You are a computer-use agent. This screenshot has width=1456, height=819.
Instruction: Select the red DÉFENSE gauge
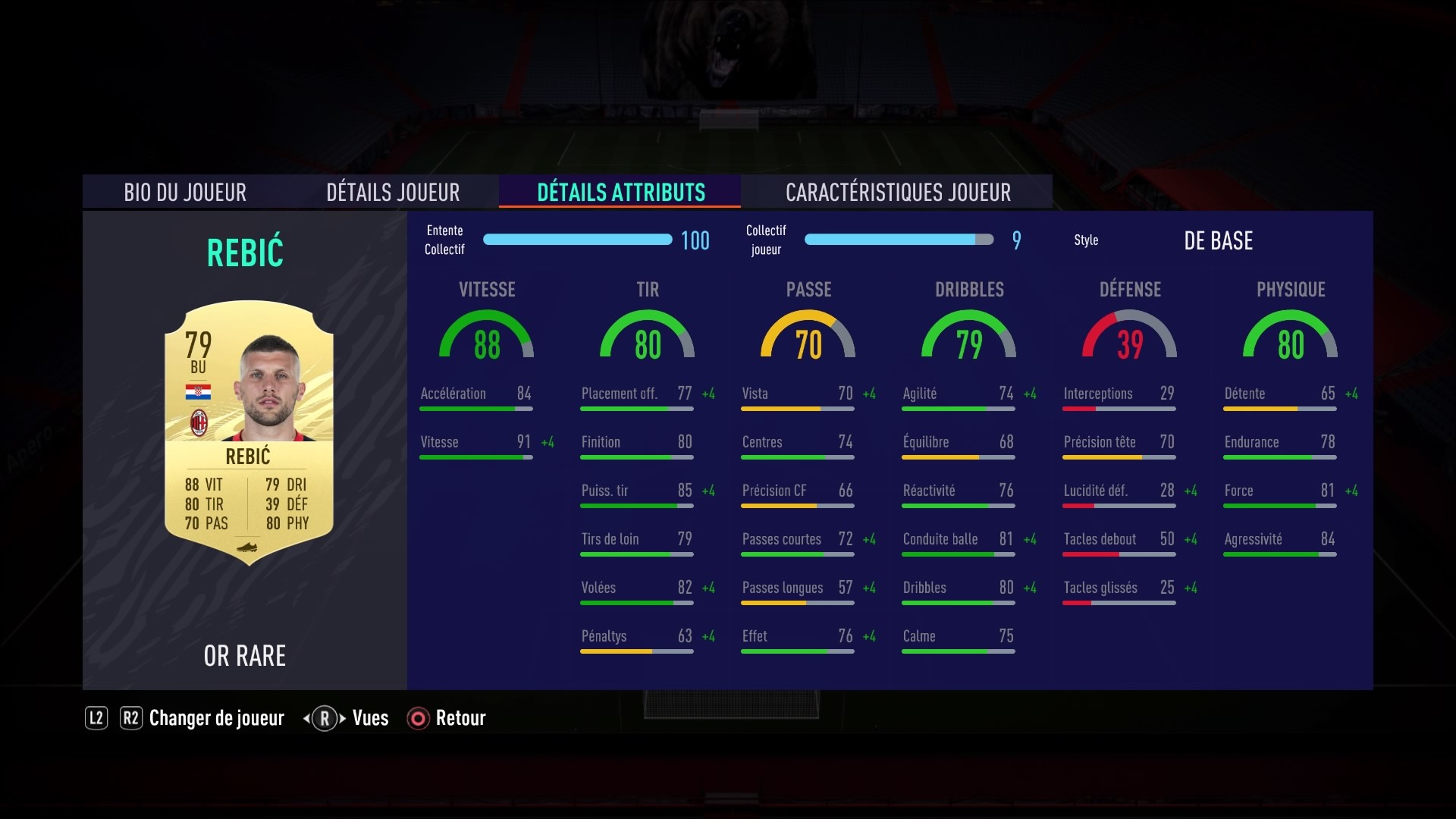click(x=1129, y=336)
